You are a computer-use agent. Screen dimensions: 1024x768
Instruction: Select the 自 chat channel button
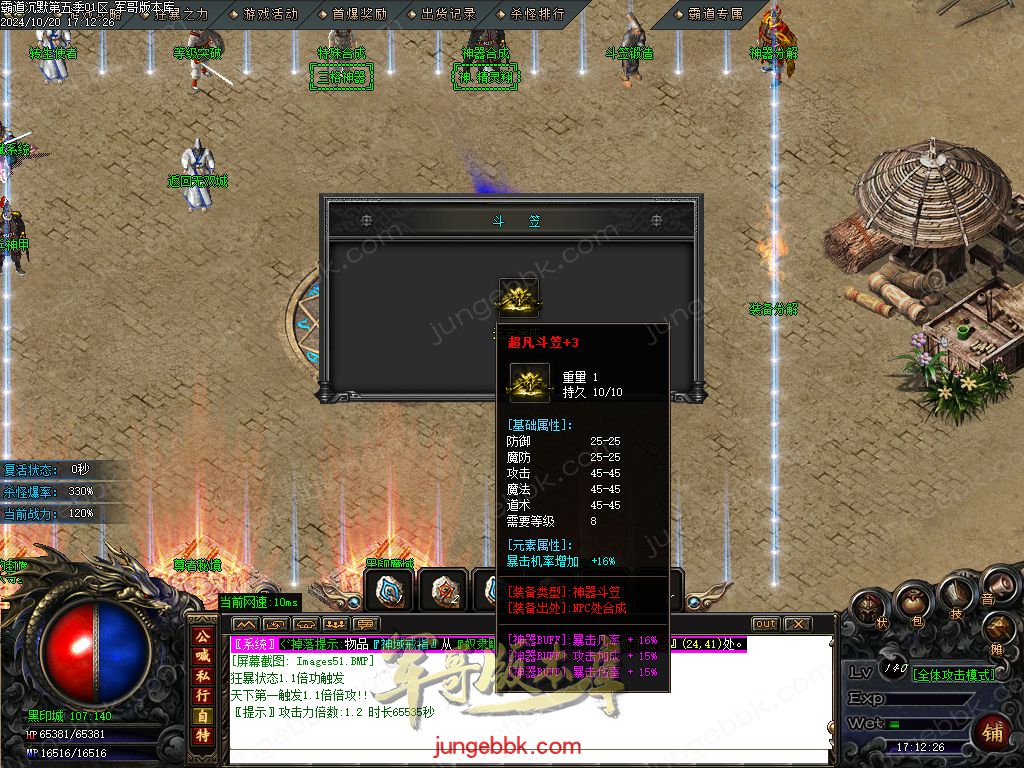coord(202,716)
